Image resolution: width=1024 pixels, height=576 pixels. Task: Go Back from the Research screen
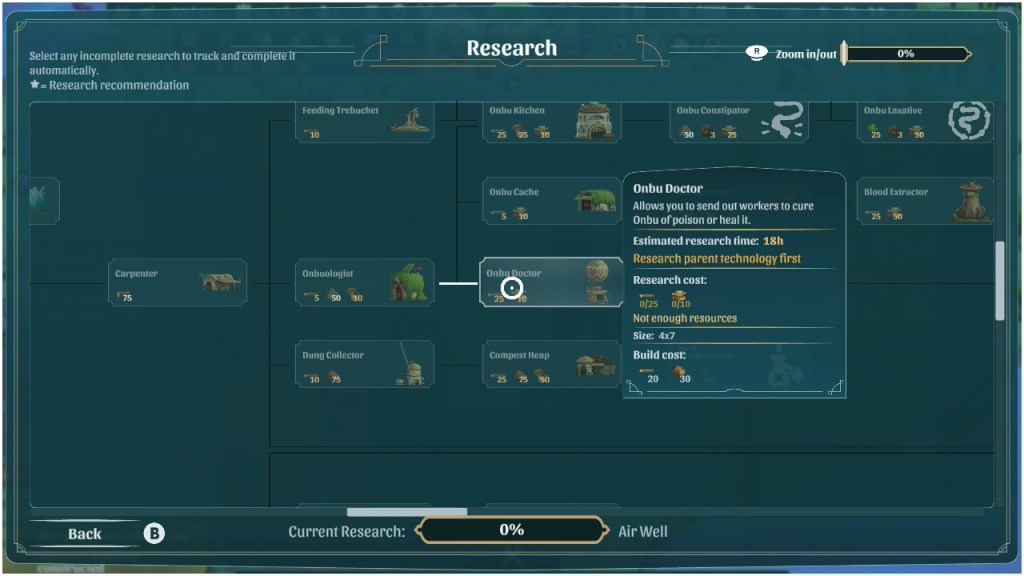click(x=85, y=534)
